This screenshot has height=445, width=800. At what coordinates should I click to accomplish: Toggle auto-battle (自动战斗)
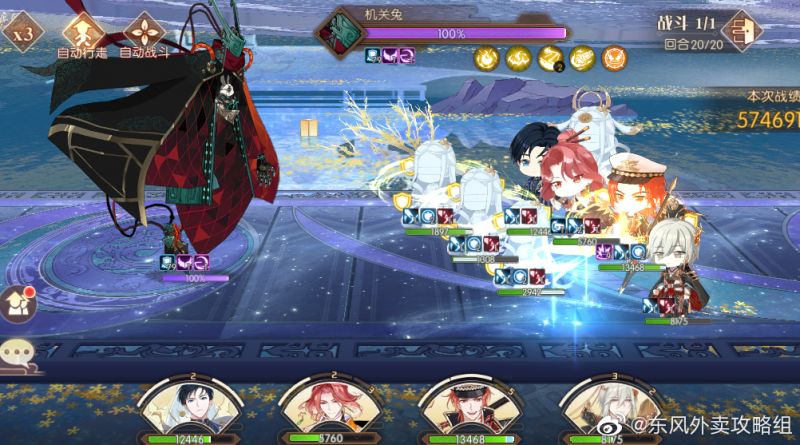coord(143,30)
